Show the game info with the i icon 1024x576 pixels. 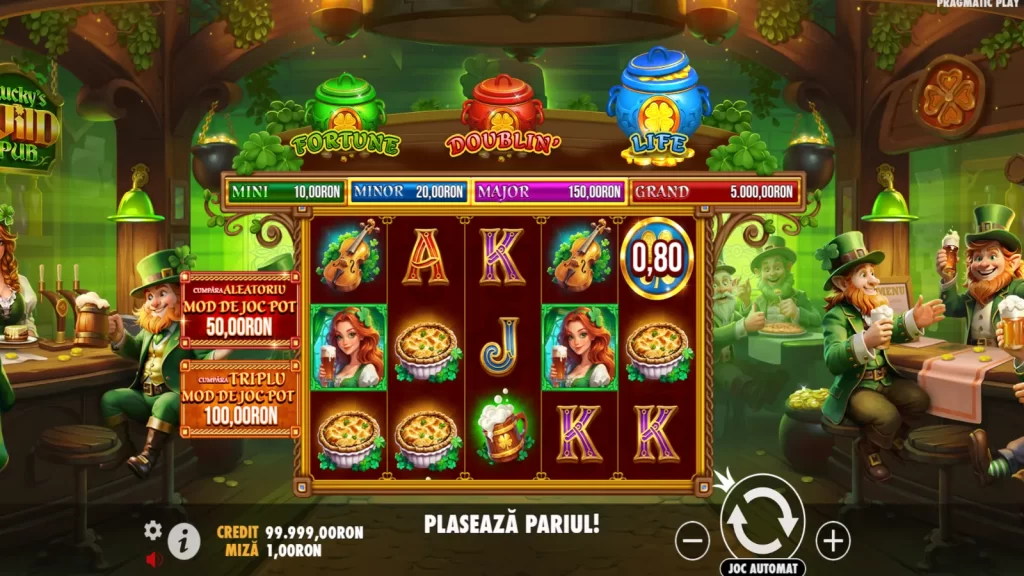pyautogui.click(x=183, y=541)
